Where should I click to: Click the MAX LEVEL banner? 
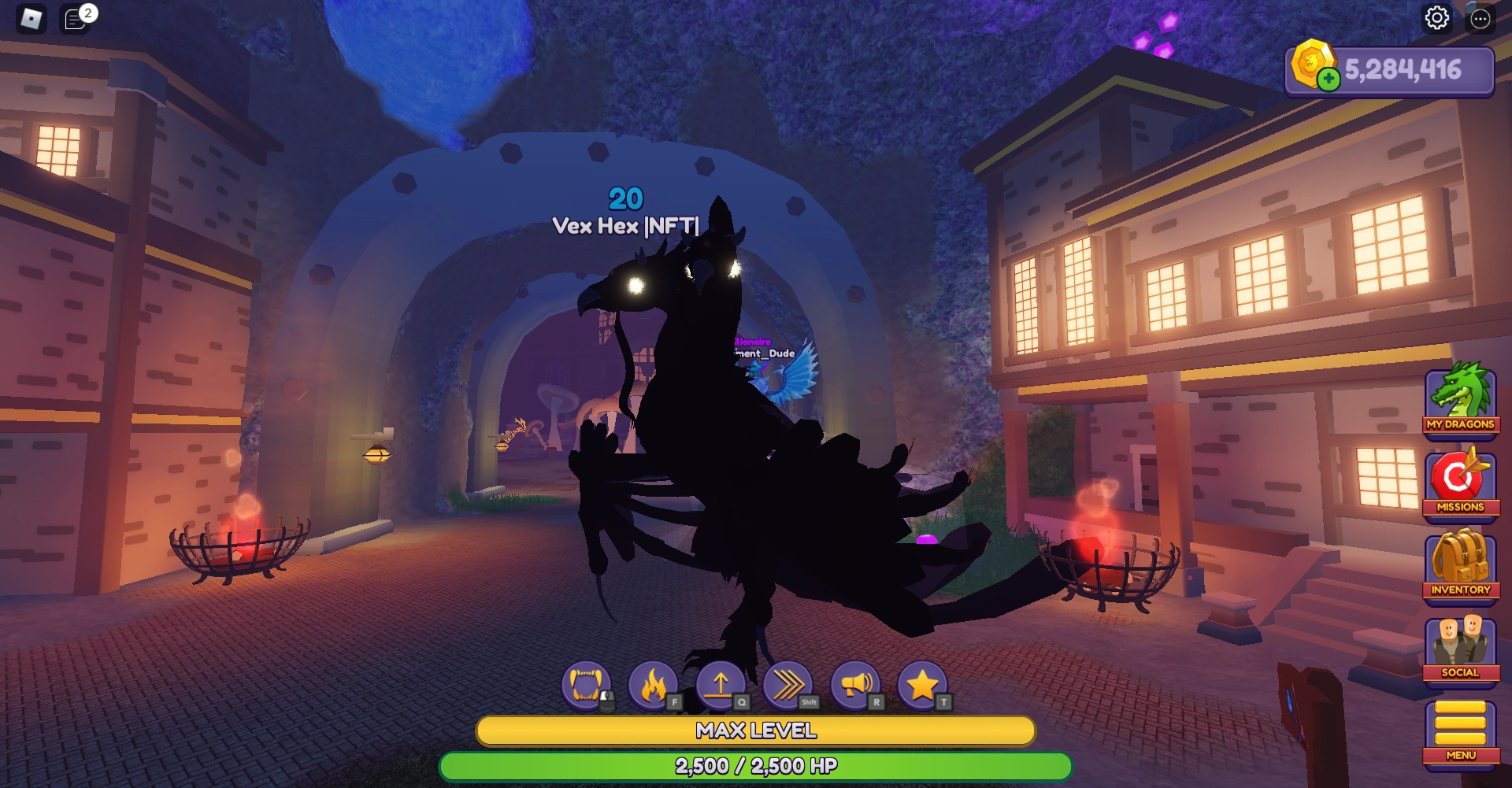click(754, 731)
